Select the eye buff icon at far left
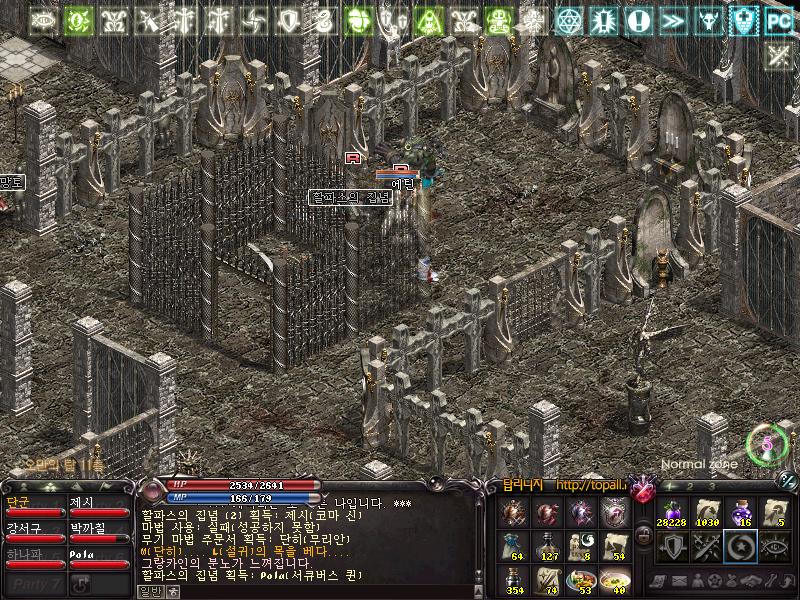 43,20
